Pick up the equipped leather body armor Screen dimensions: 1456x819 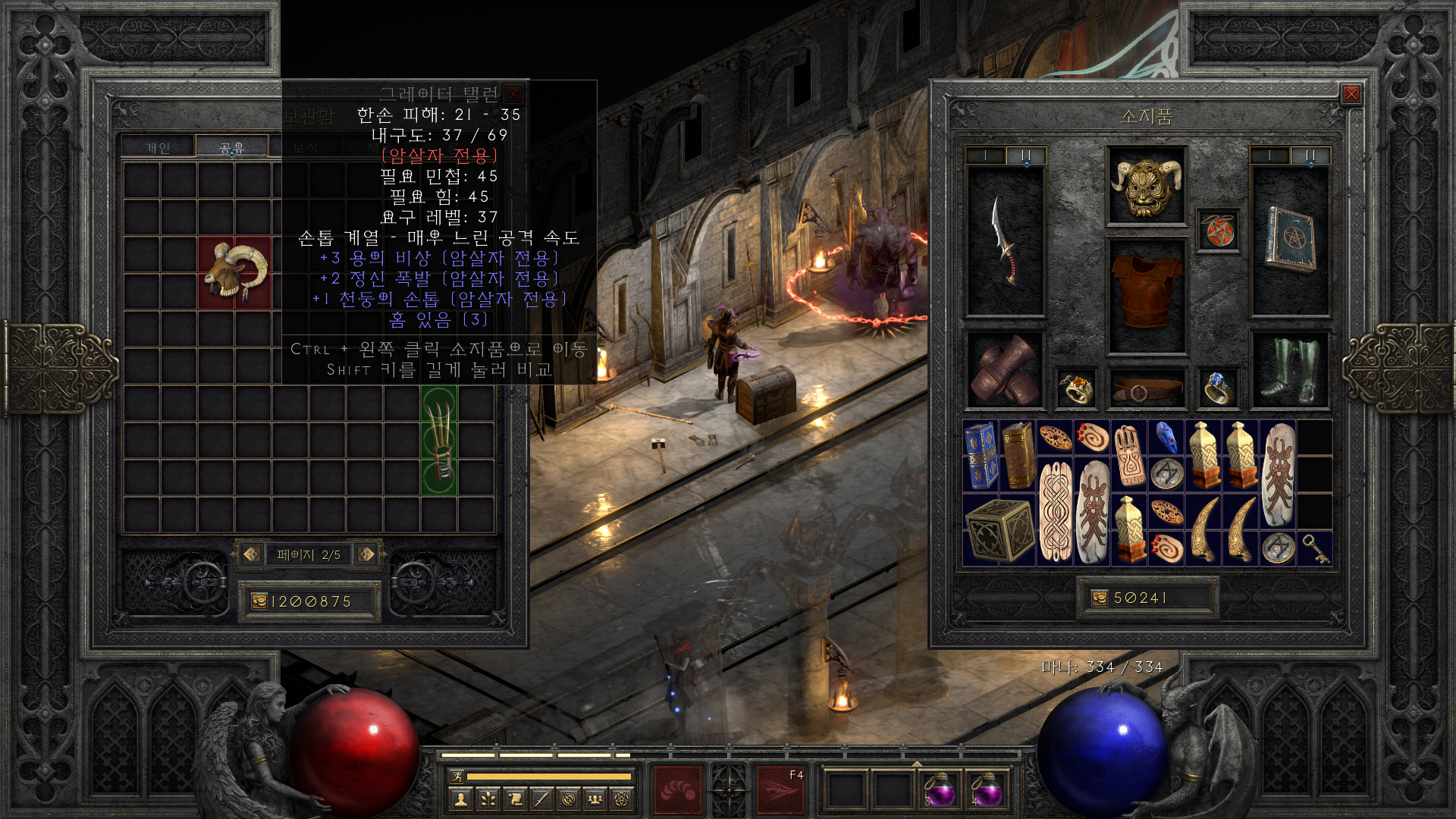click(x=1146, y=292)
